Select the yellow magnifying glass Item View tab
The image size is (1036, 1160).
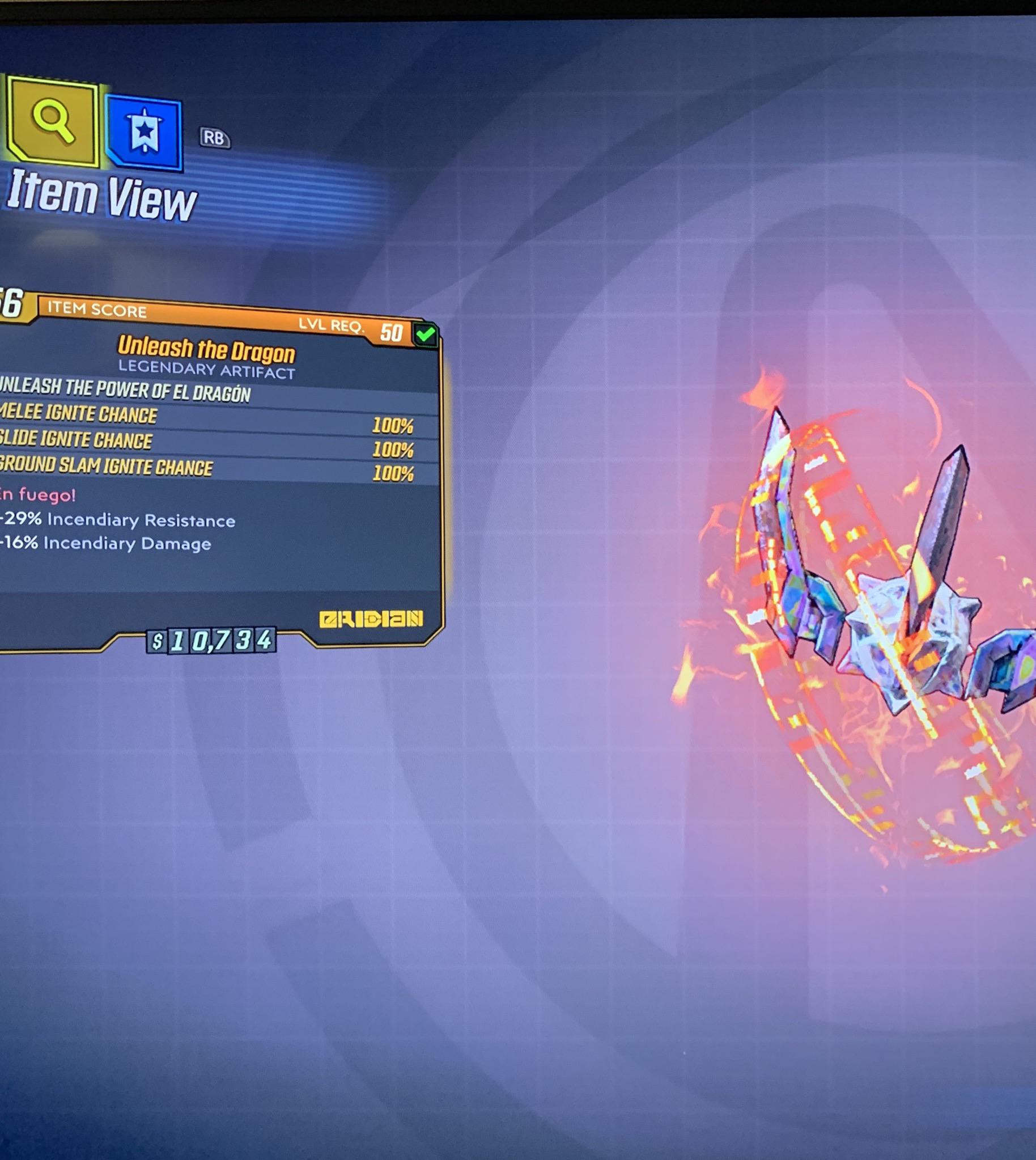point(52,121)
